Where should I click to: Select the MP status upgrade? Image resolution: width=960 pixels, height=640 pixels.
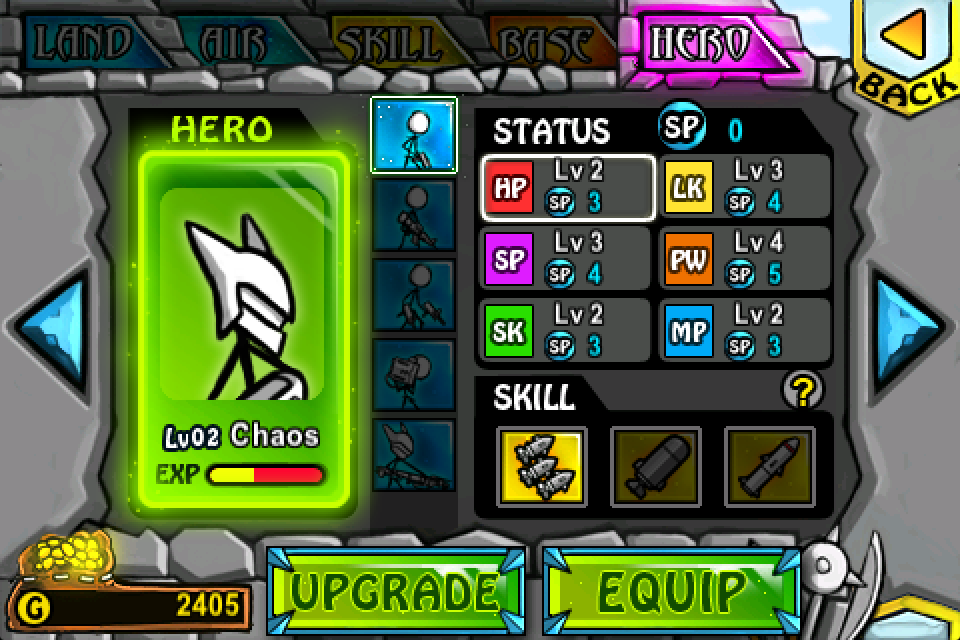point(746,330)
